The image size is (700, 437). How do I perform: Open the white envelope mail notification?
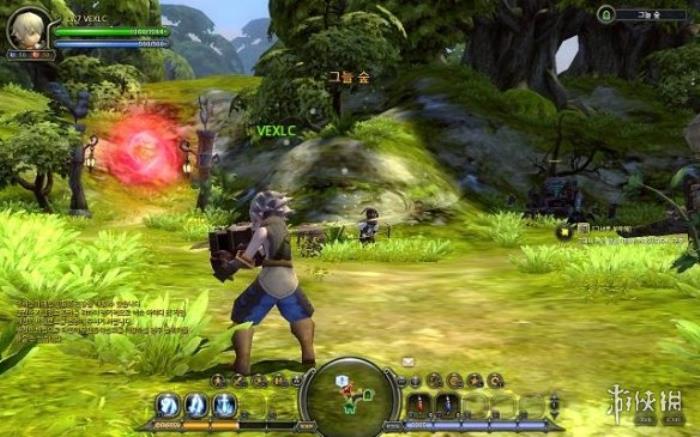click(x=408, y=361)
